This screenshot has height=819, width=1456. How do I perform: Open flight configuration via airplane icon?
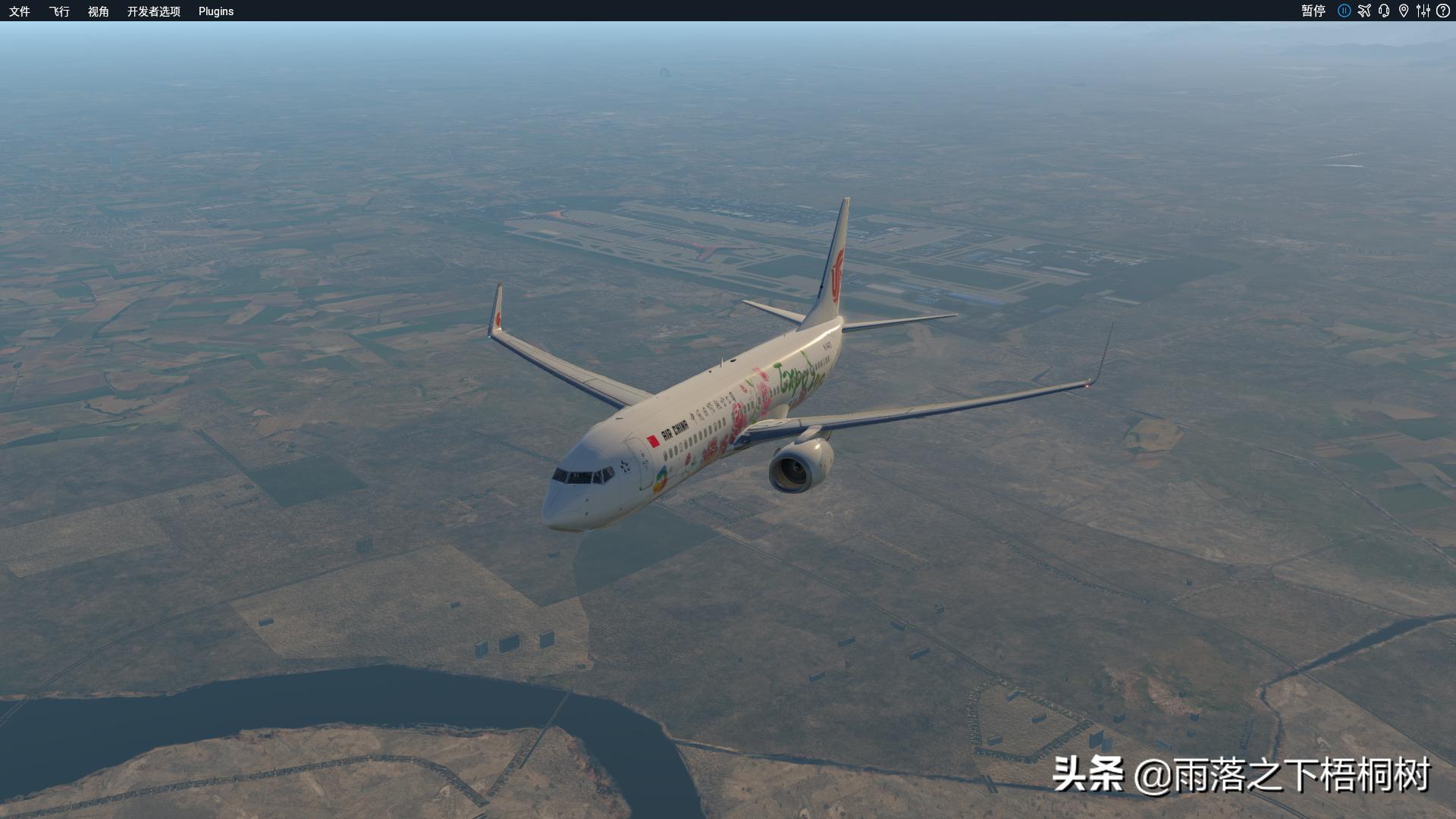[1364, 11]
